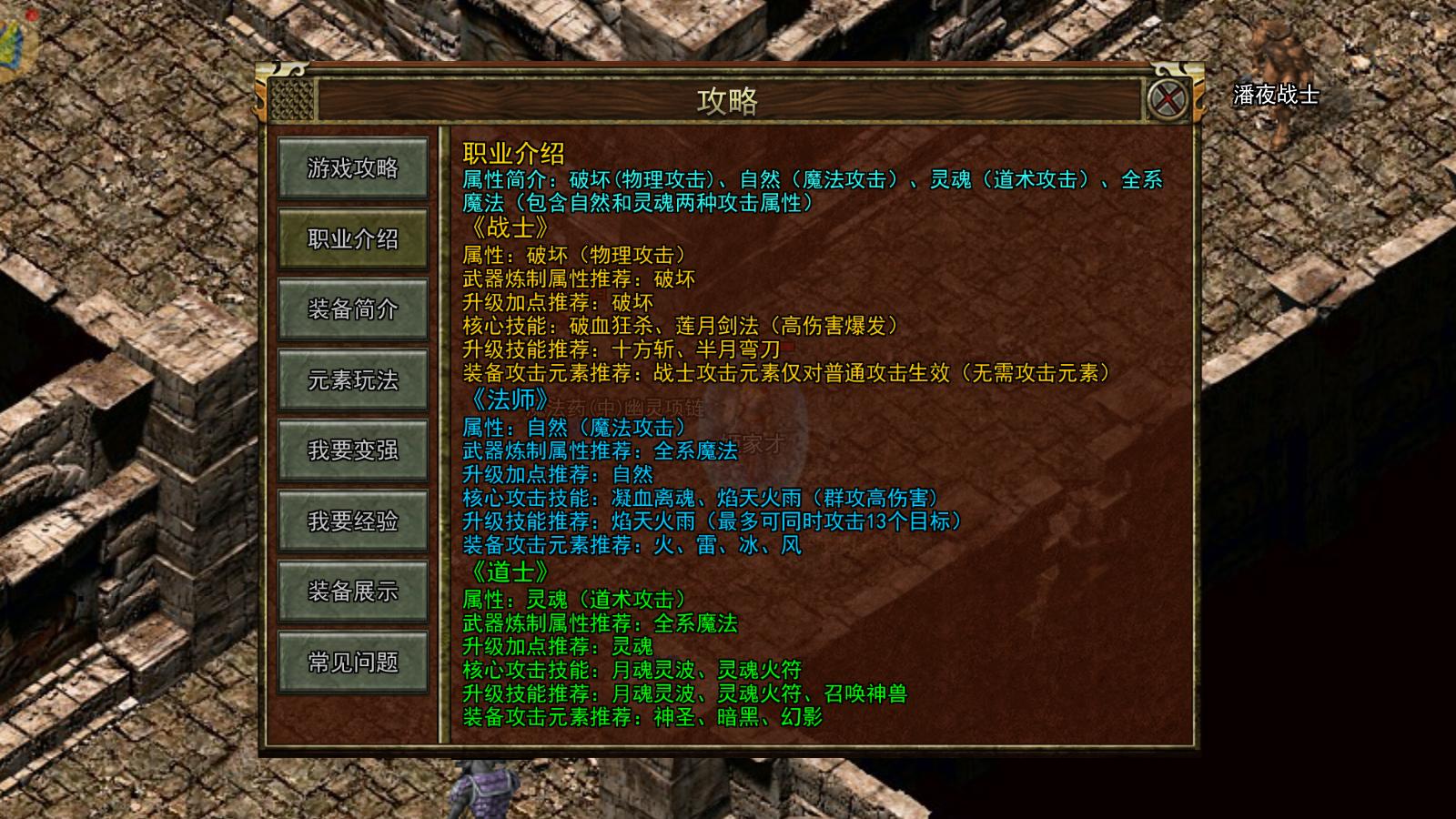Open the 游戏攻略 guide section
1456x819 pixels.
click(353, 169)
